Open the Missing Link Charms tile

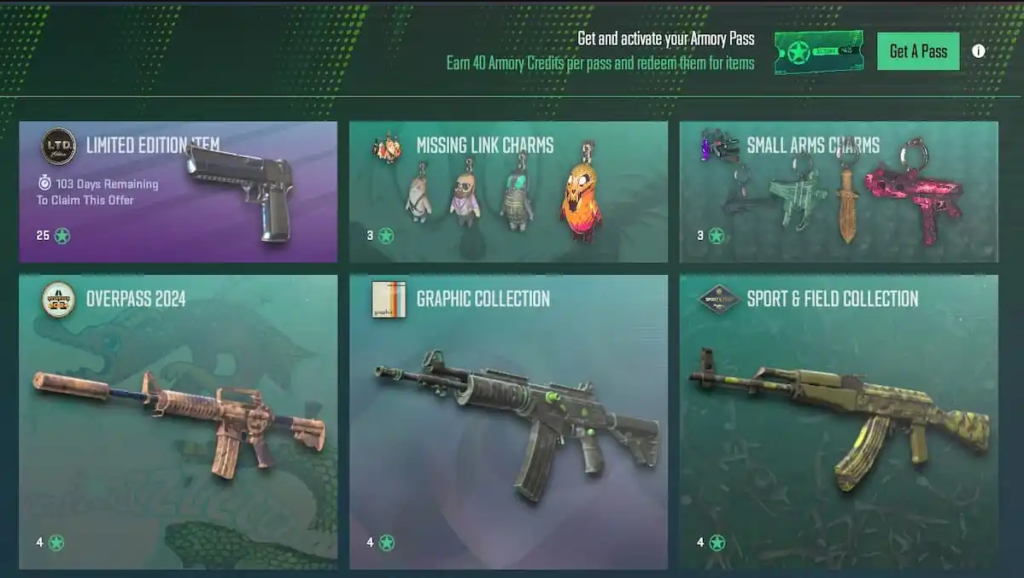click(508, 191)
